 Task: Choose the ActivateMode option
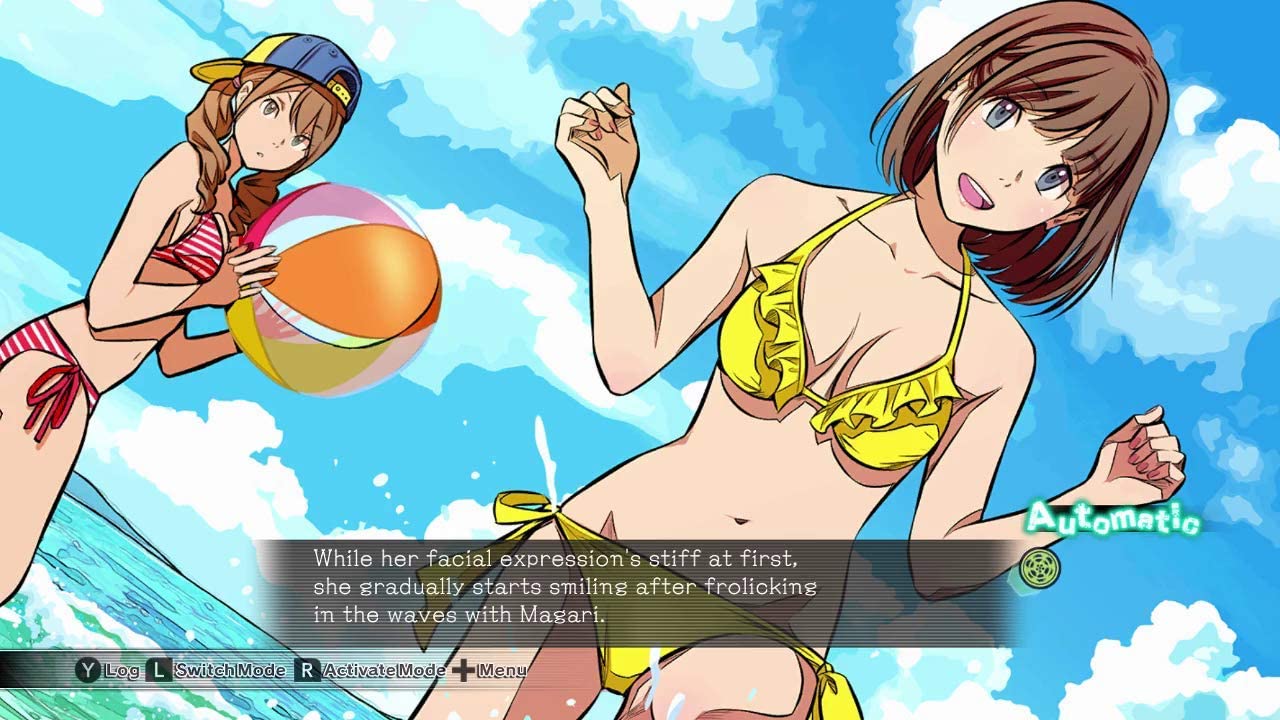(x=371, y=670)
